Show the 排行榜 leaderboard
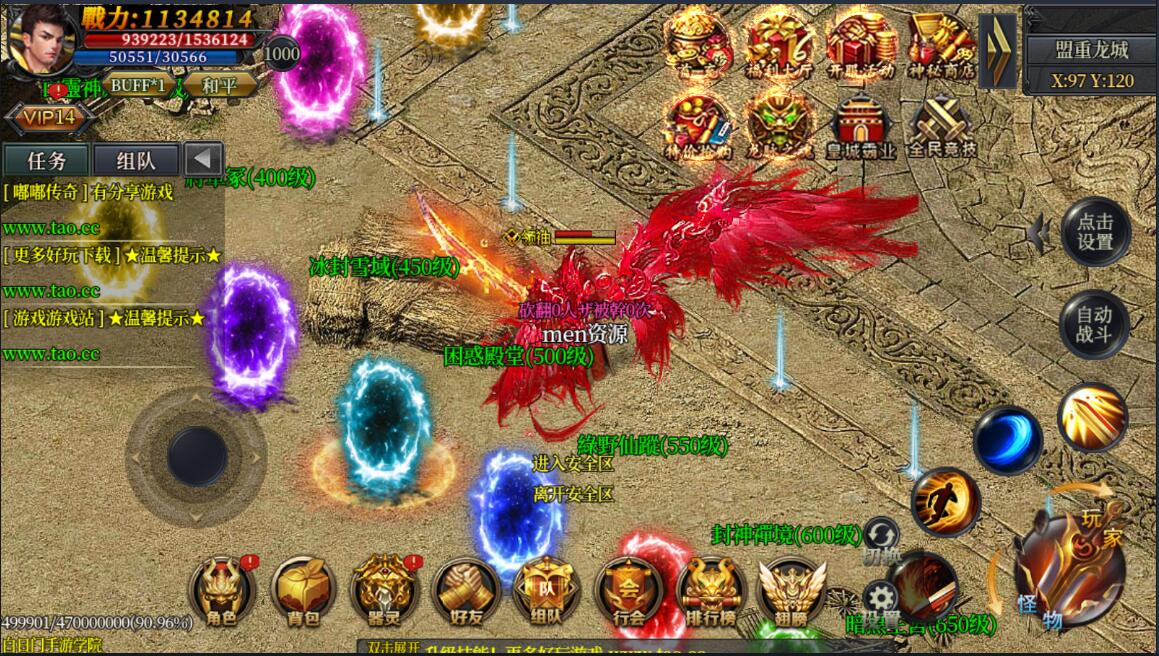Image resolution: width=1159 pixels, height=656 pixels. [x=711, y=590]
